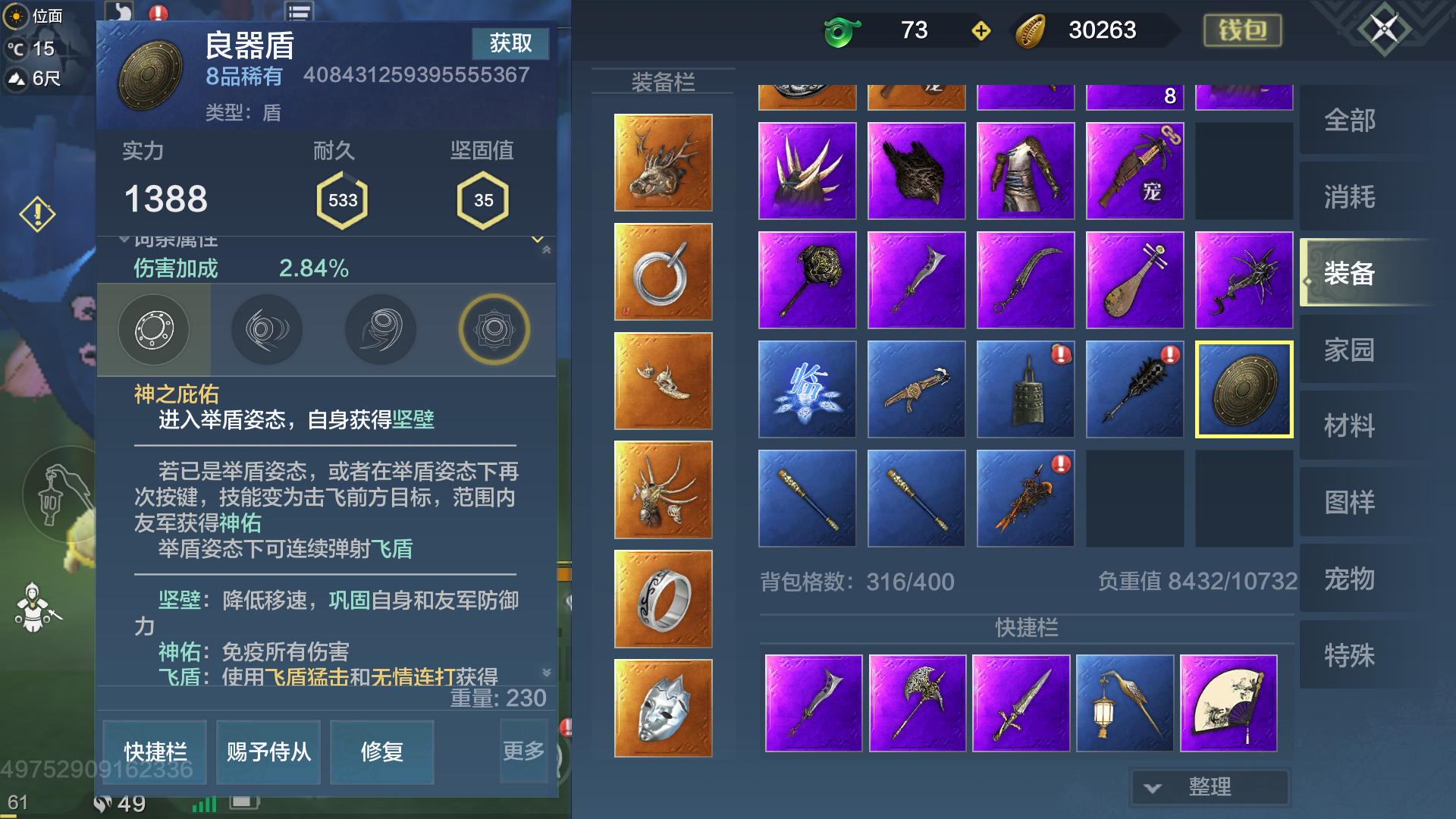The height and width of the screenshot is (819, 1456).
Task: Click the white mask equipment slot icon
Action: point(663,708)
